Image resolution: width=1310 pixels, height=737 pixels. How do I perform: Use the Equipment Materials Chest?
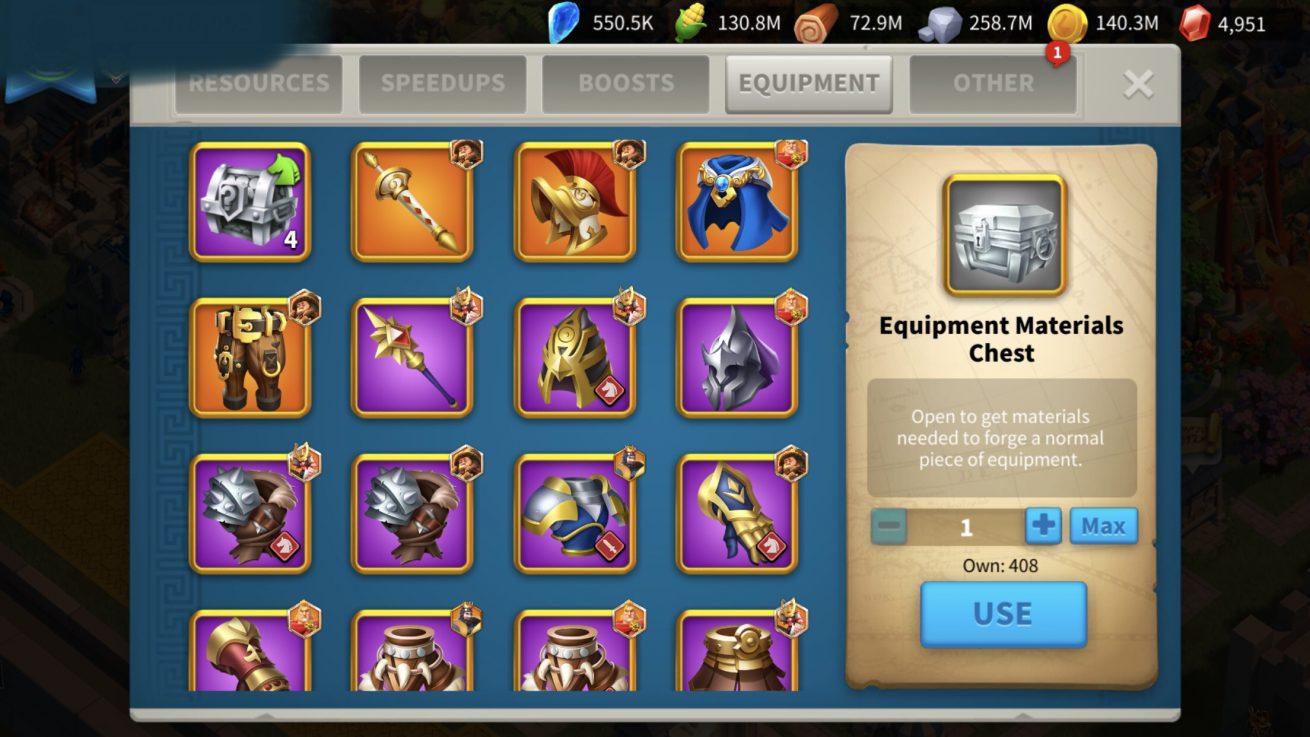point(1003,613)
